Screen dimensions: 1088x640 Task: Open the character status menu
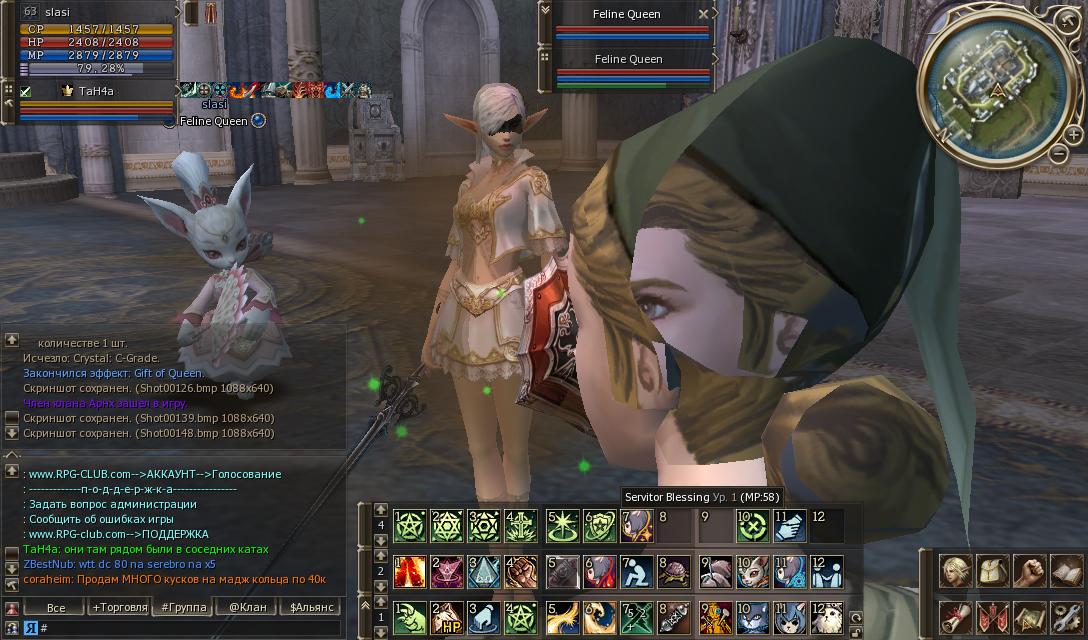click(957, 571)
